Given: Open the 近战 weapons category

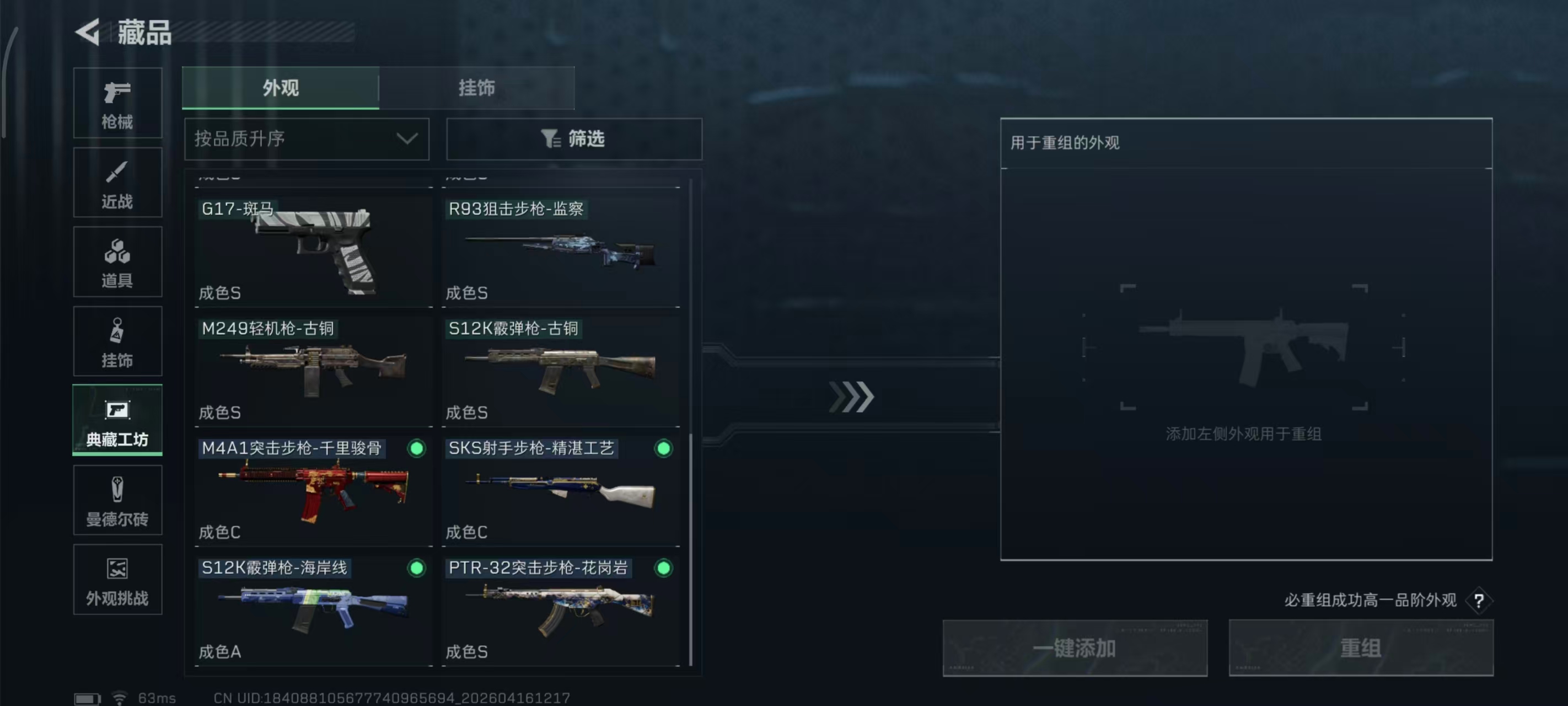Looking at the screenshot, I should tap(117, 183).
